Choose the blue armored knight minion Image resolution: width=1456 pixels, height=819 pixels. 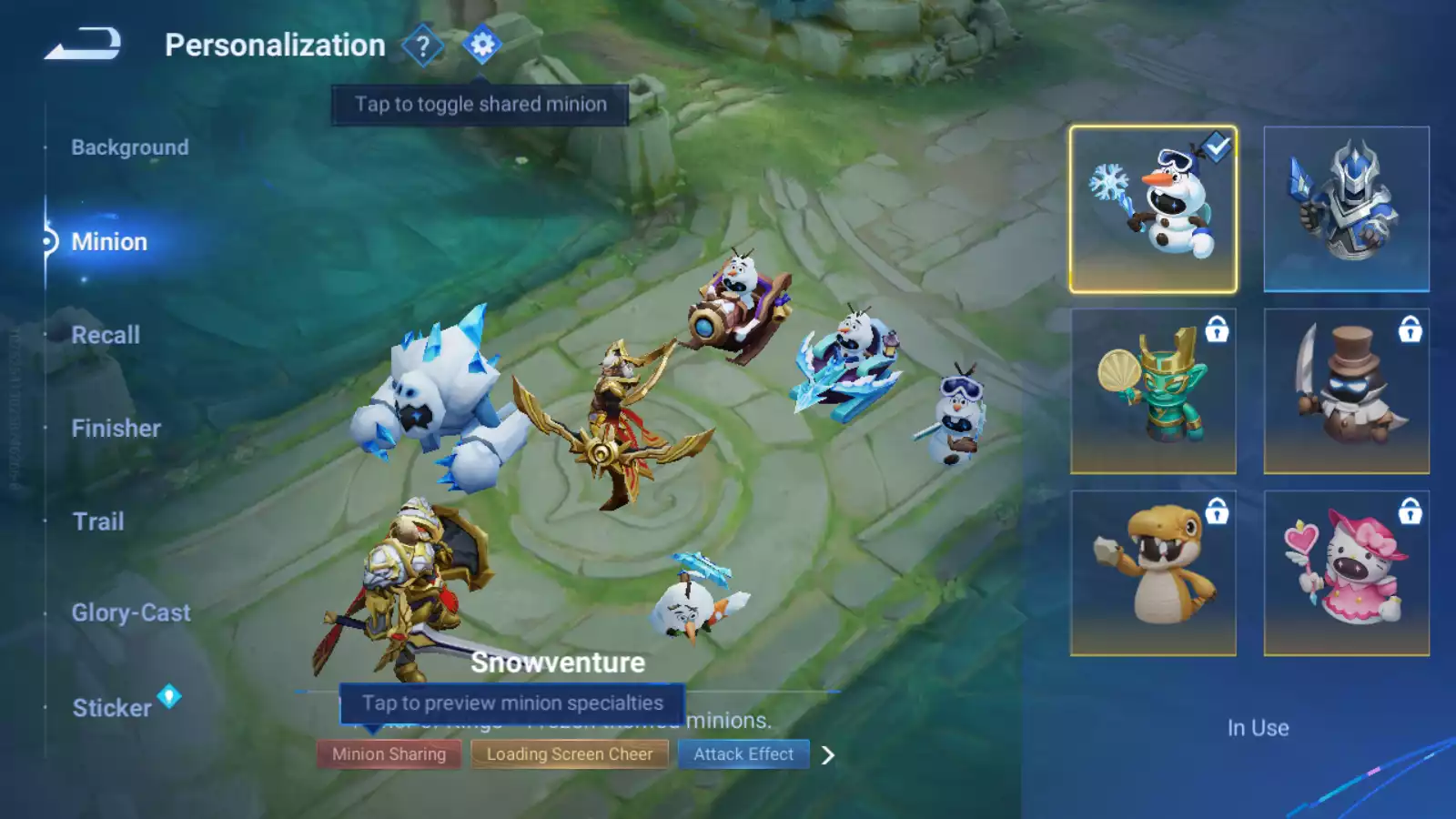[1346, 209]
